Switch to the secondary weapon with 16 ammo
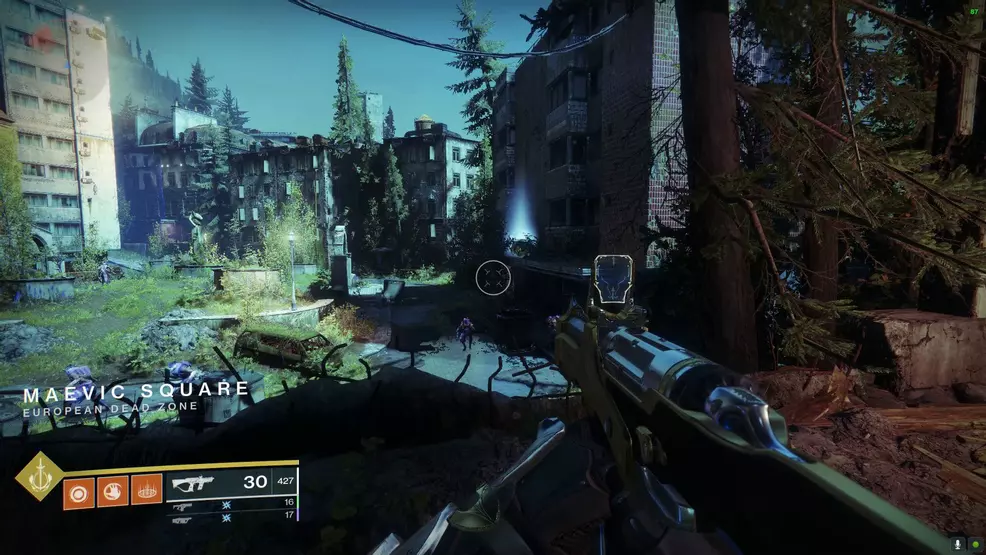The width and height of the screenshot is (986, 555). 184,505
